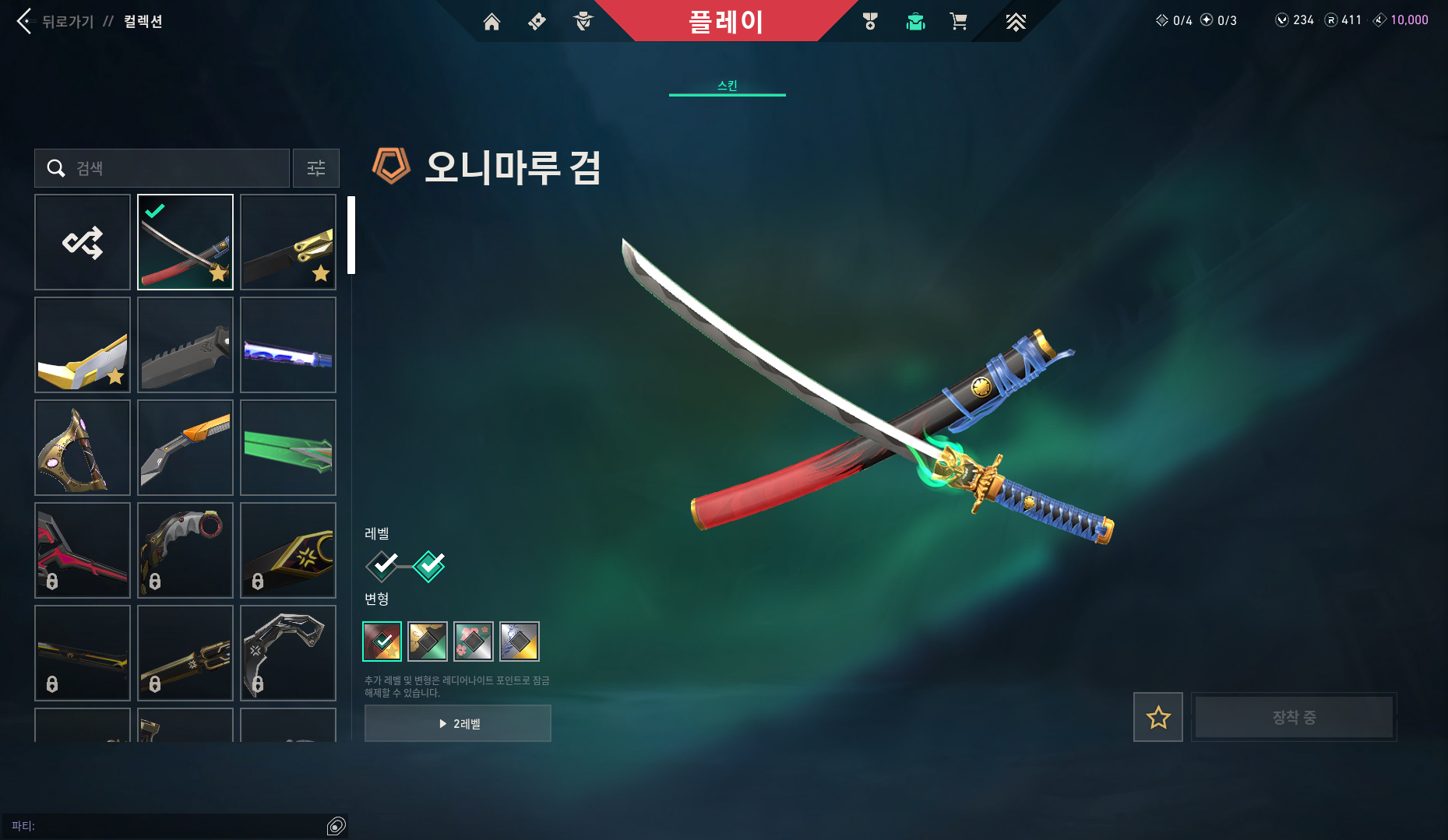
Task: Open the store shopping cart icon
Action: pyautogui.click(x=959, y=22)
